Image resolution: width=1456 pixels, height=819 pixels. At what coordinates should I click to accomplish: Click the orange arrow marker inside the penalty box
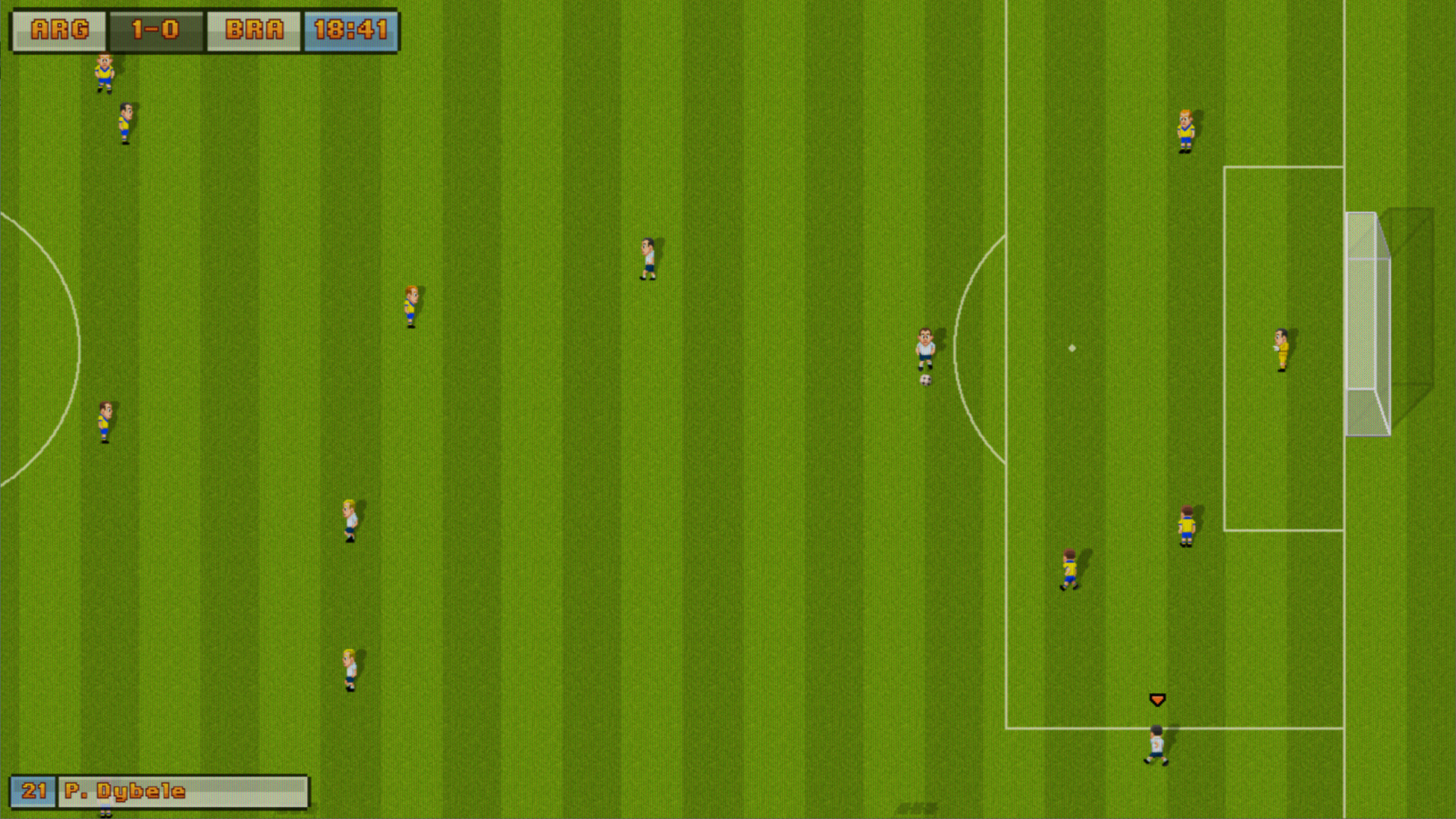pos(1157,698)
